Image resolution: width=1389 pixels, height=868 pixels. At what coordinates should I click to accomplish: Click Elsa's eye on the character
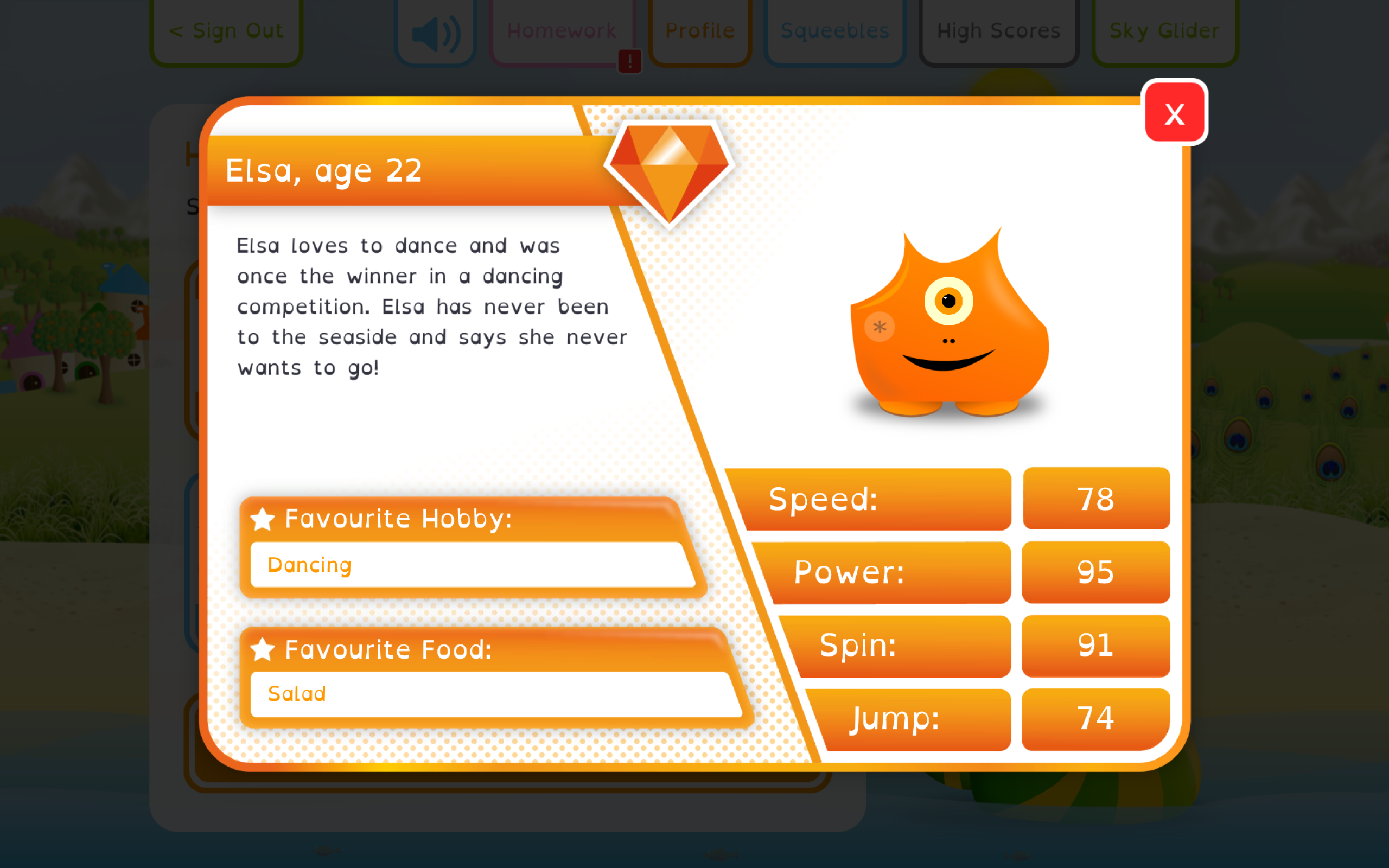pyautogui.click(x=950, y=300)
